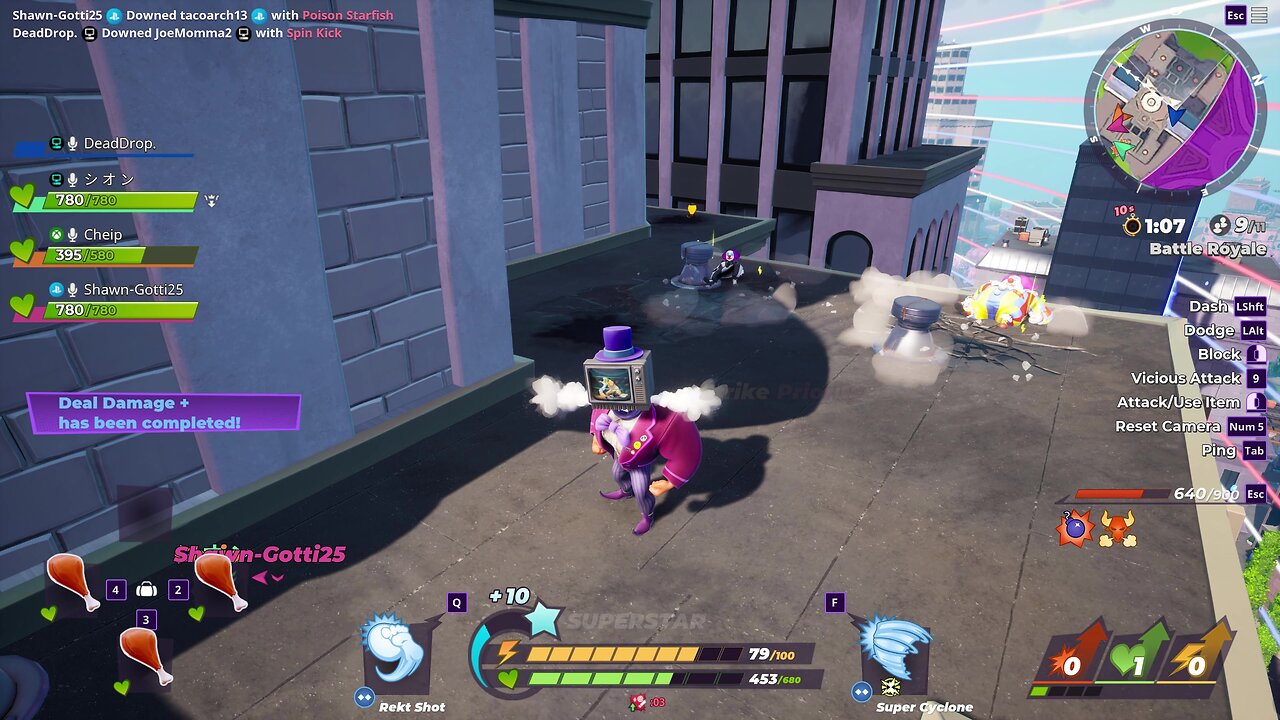1280x720 pixels.
Task: Open the Deal Damage + completed notification
Action: click(x=163, y=413)
